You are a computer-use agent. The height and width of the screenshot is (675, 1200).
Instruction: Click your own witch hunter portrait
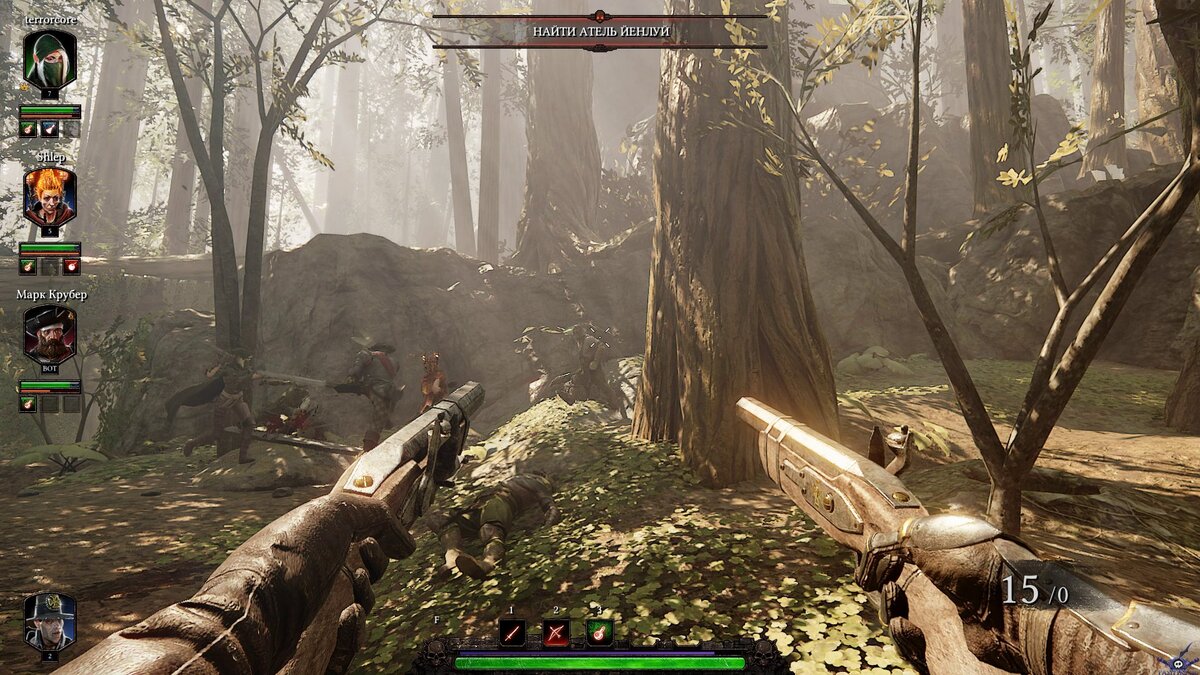pyautogui.click(x=50, y=622)
